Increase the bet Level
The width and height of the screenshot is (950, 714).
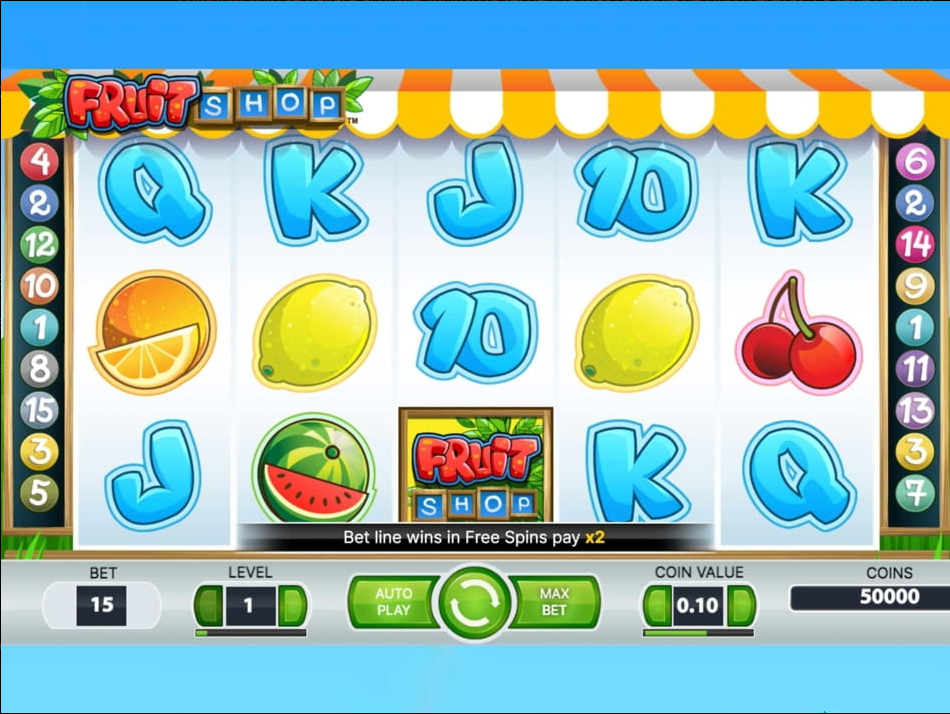(x=292, y=606)
